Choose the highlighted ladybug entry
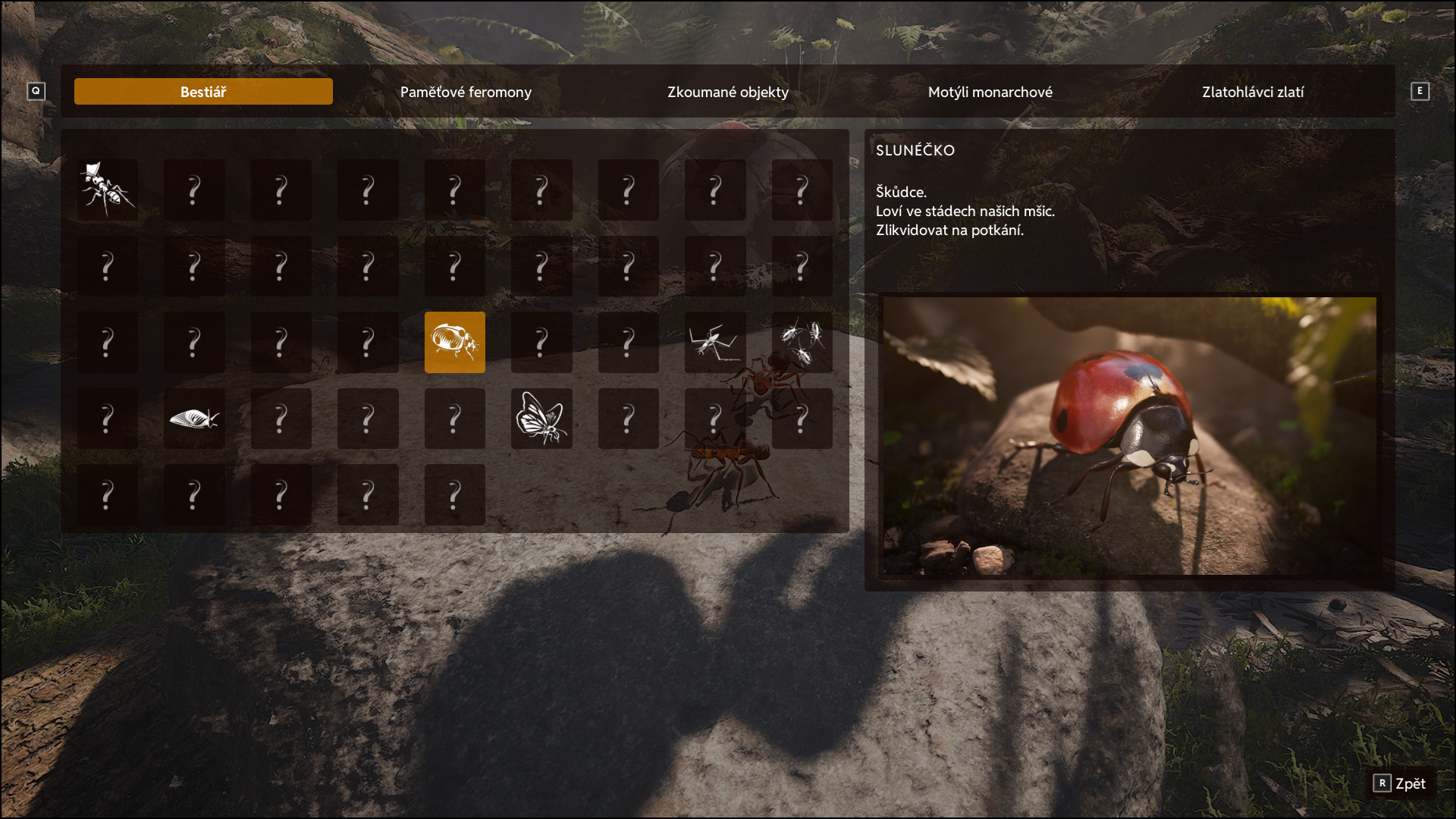Image resolution: width=1456 pixels, height=819 pixels. [x=454, y=342]
